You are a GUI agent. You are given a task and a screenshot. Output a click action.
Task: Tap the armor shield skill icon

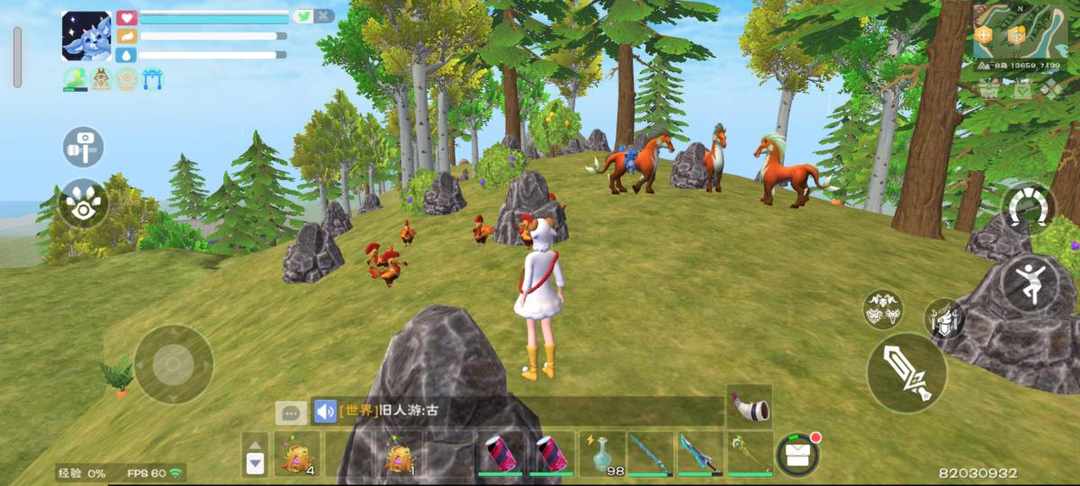(x=944, y=319)
